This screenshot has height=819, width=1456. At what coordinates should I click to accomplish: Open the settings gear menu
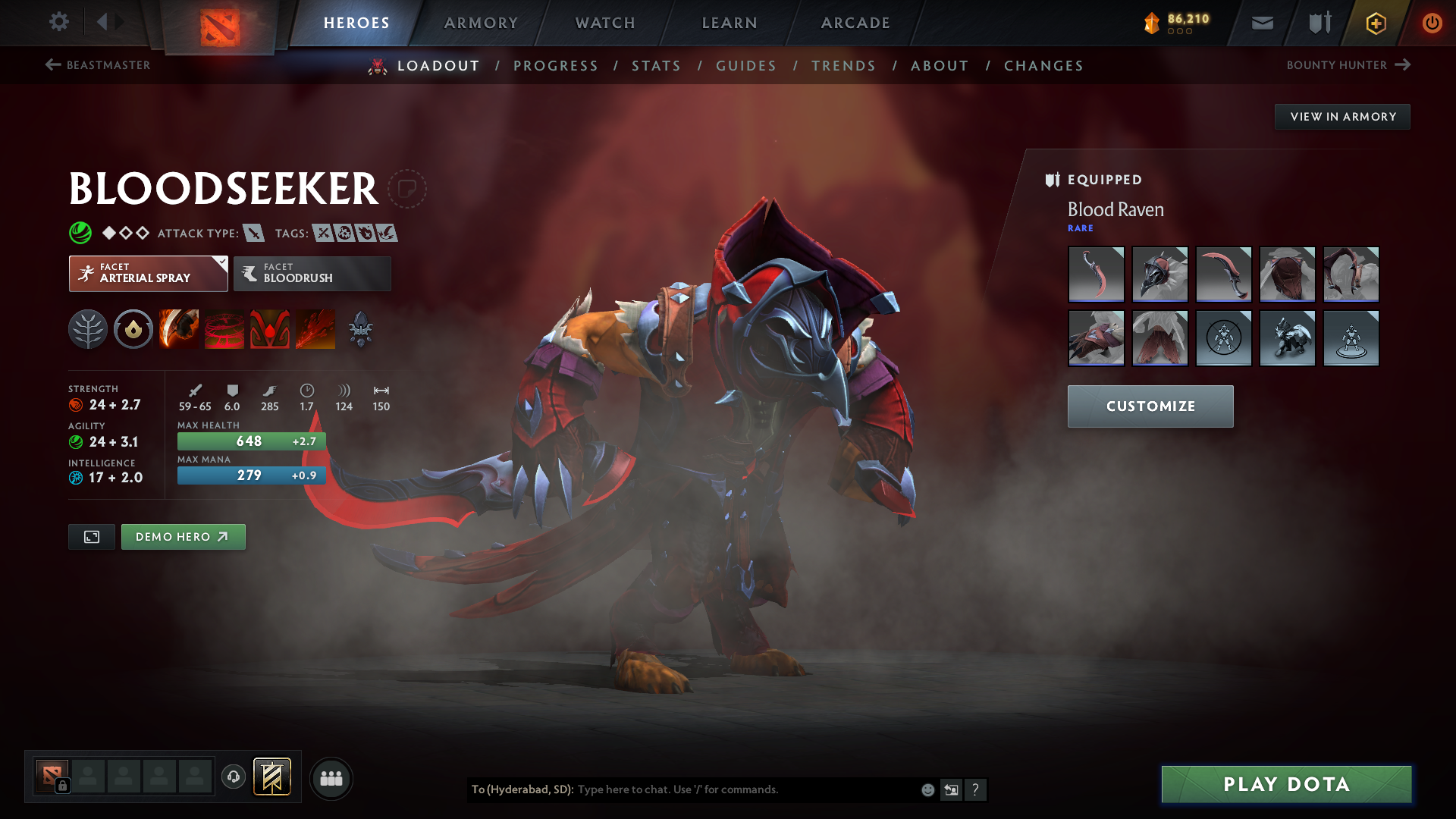59,22
